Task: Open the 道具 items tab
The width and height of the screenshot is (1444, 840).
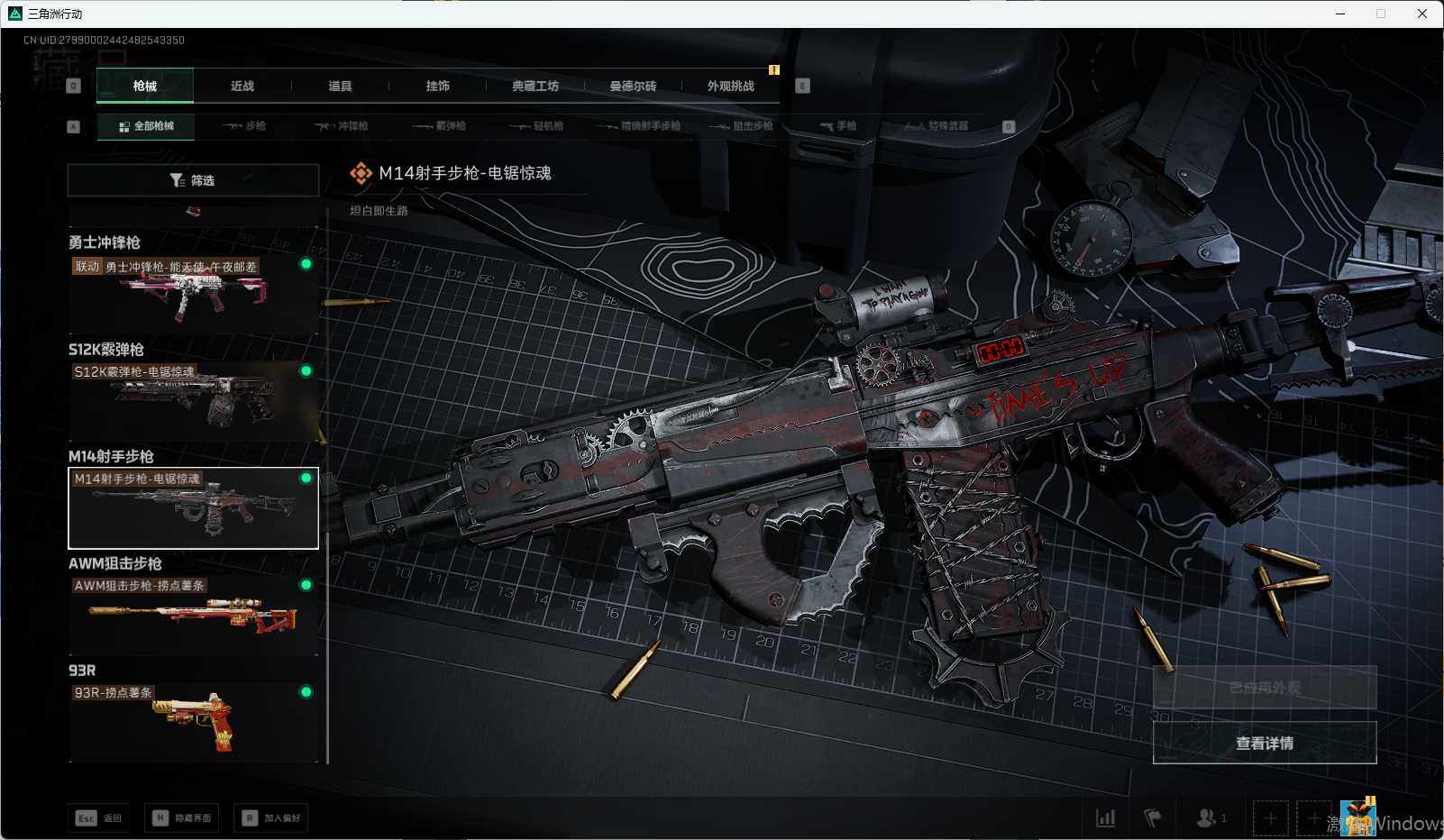Action: (340, 87)
